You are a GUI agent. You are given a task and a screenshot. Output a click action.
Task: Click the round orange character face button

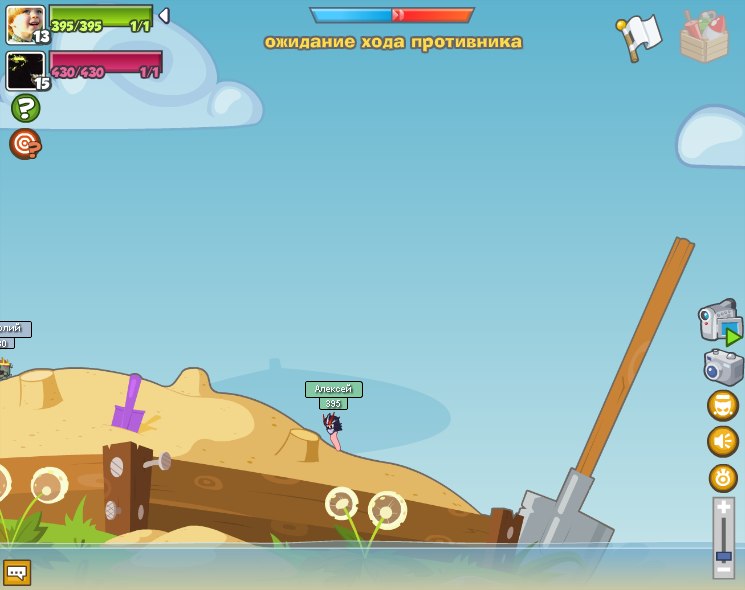(x=723, y=405)
